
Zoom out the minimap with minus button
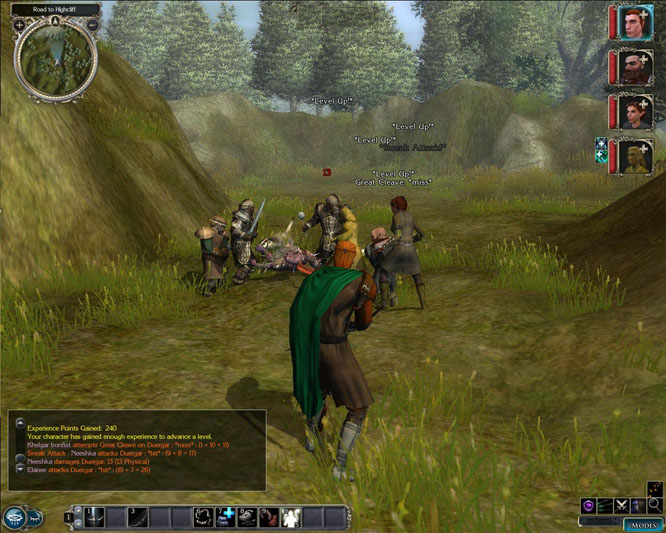[x=92, y=25]
